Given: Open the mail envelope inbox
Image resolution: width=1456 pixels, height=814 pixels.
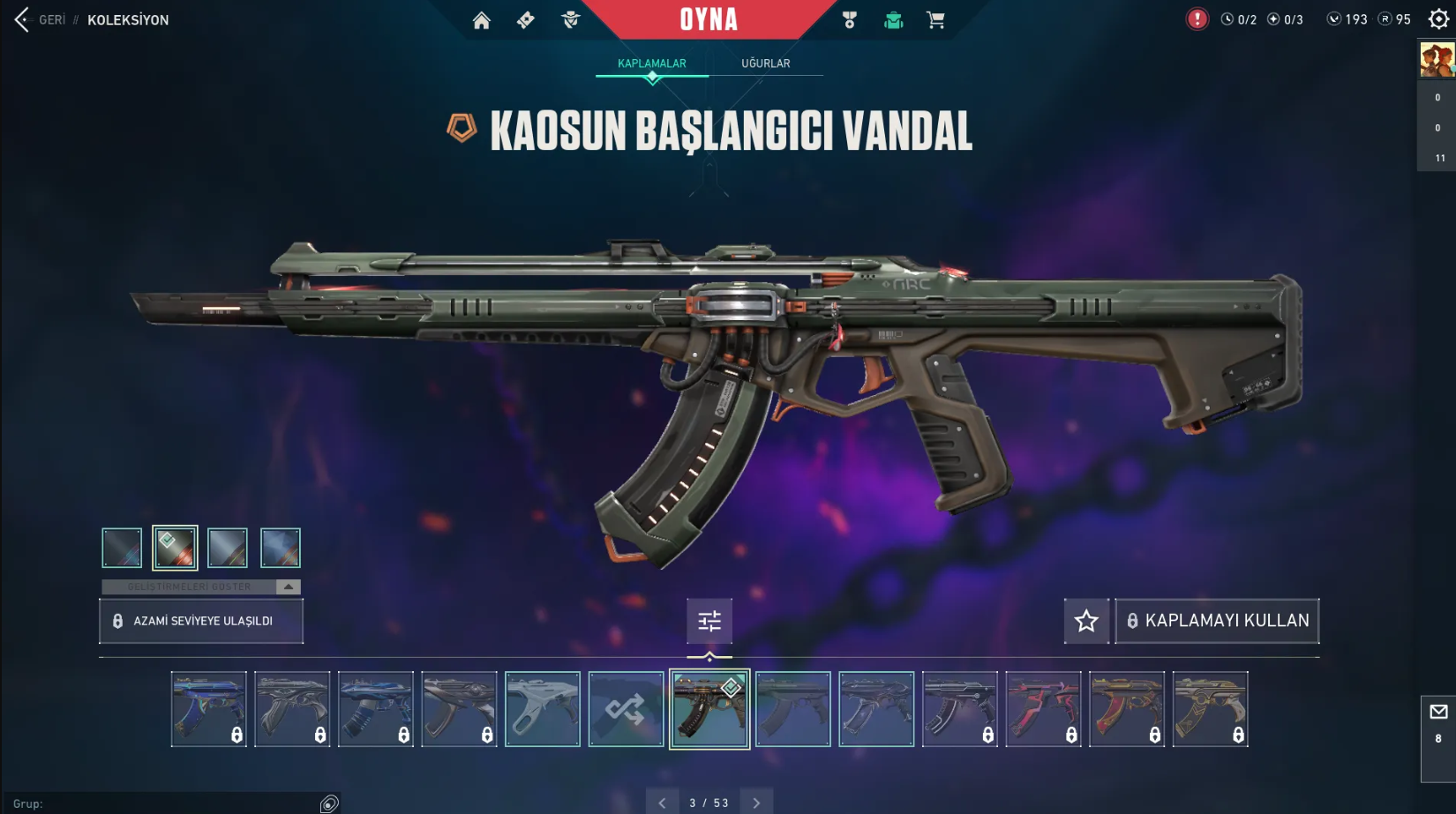Looking at the screenshot, I should pos(1438,713).
